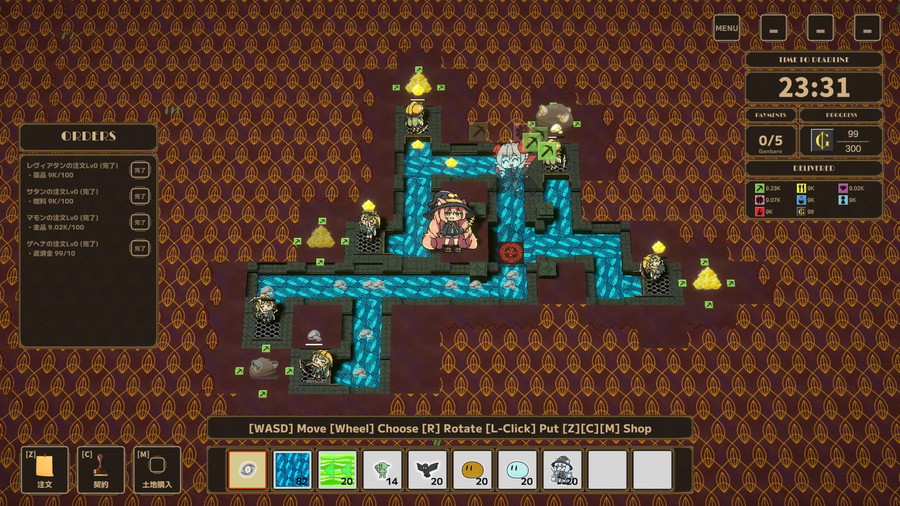This screenshot has height=506, width=900.
Task: Choose the green conveyor tile slot
Action: (x=338, y=469)
